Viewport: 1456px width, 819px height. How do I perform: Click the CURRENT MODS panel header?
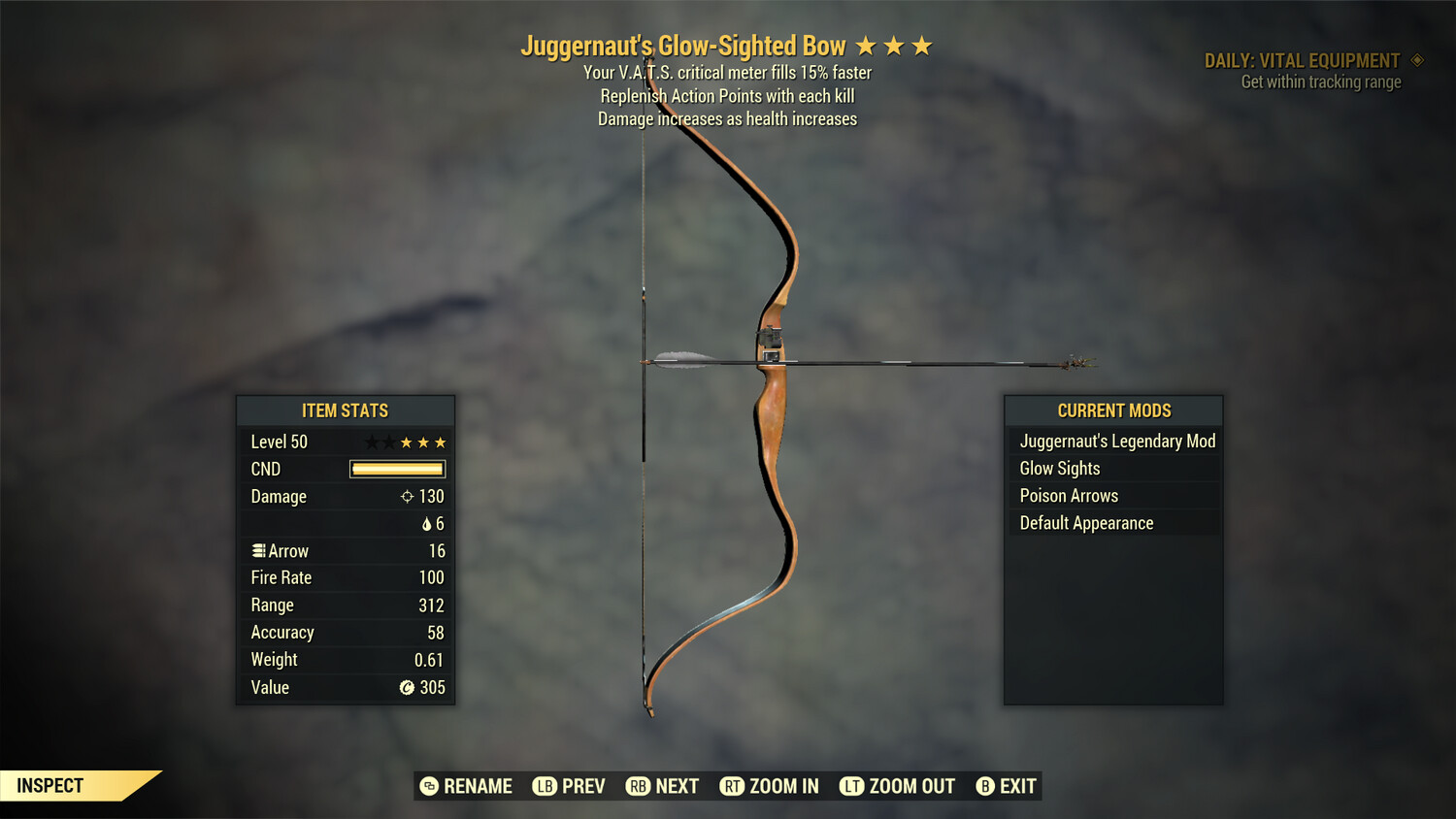(x=1113, y=410)
